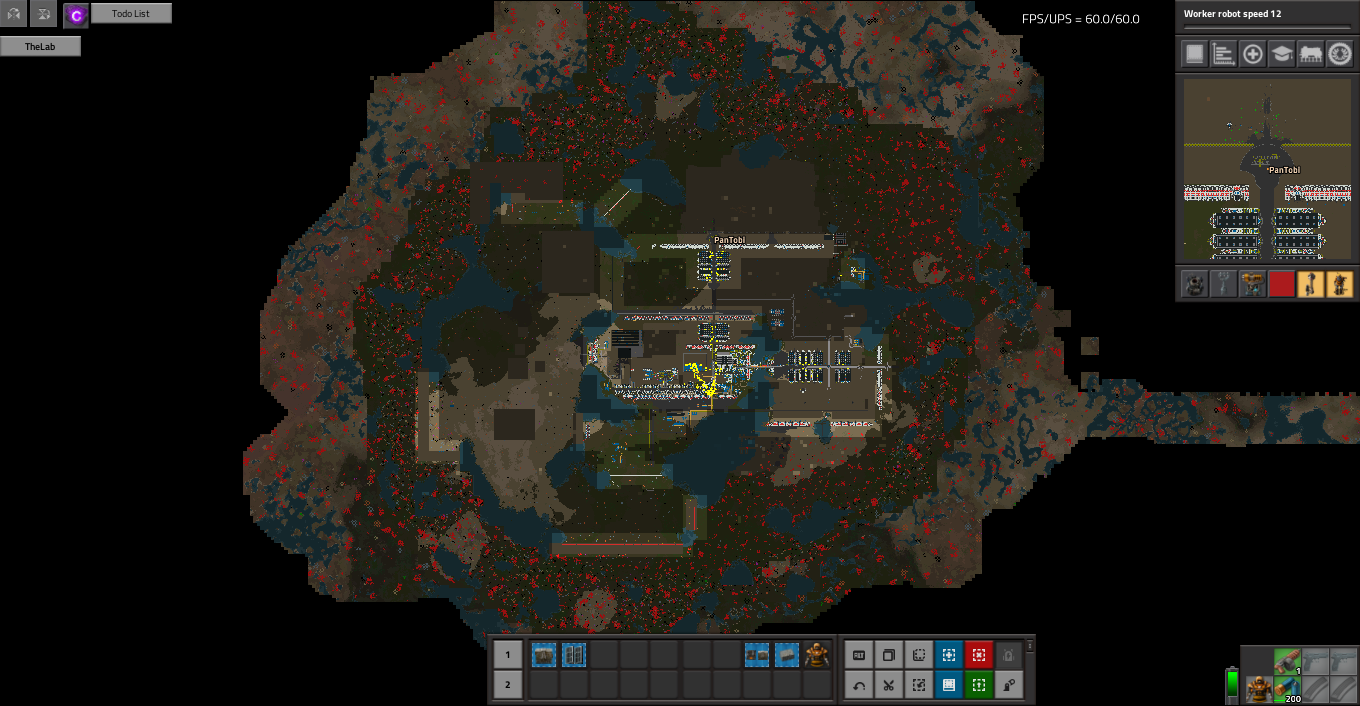Click the minimap view

click(x=1267, y=170)
